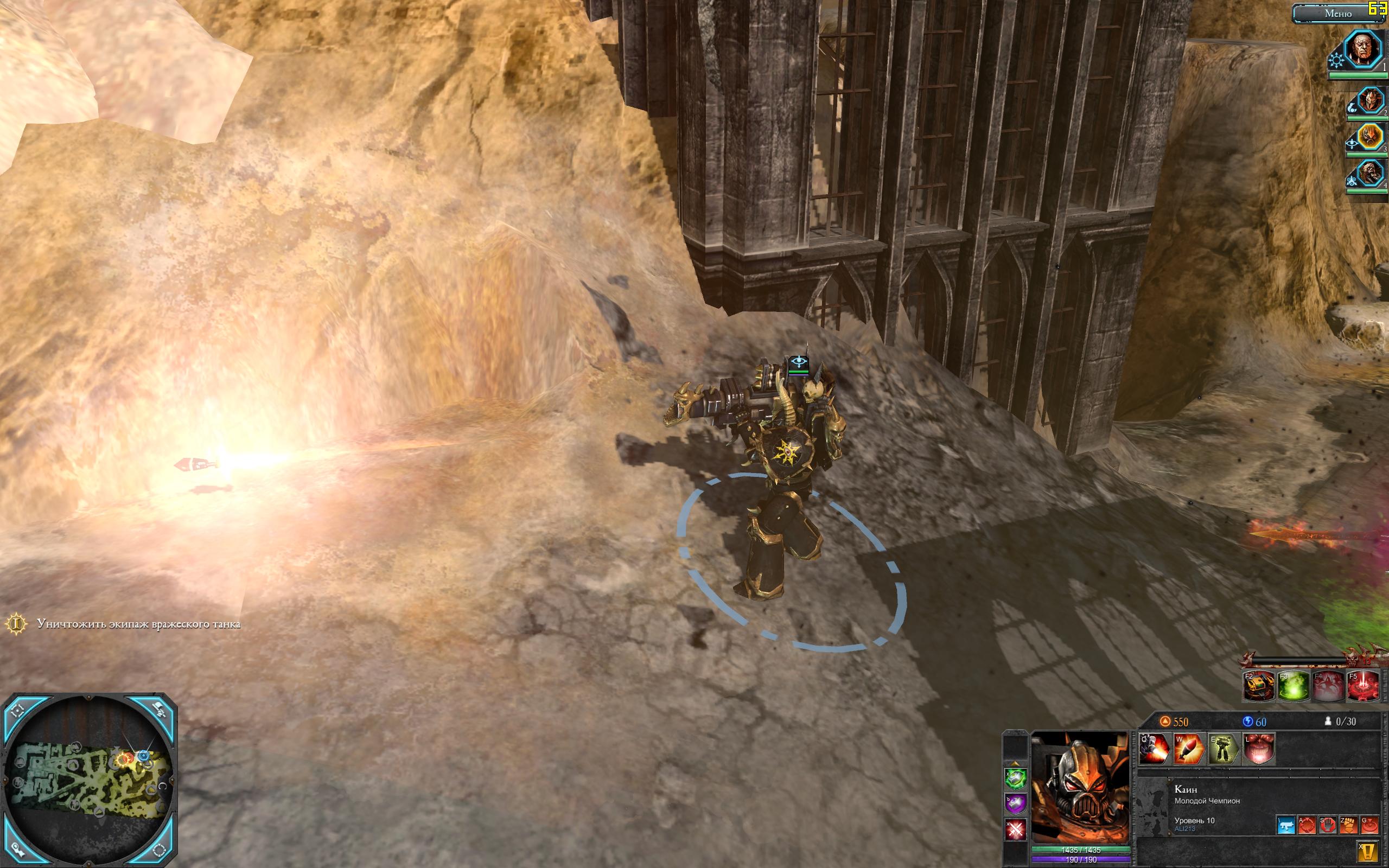Use the Q gun-firing ability
Screen dimensions: 1389x868
coord(1154,749)
